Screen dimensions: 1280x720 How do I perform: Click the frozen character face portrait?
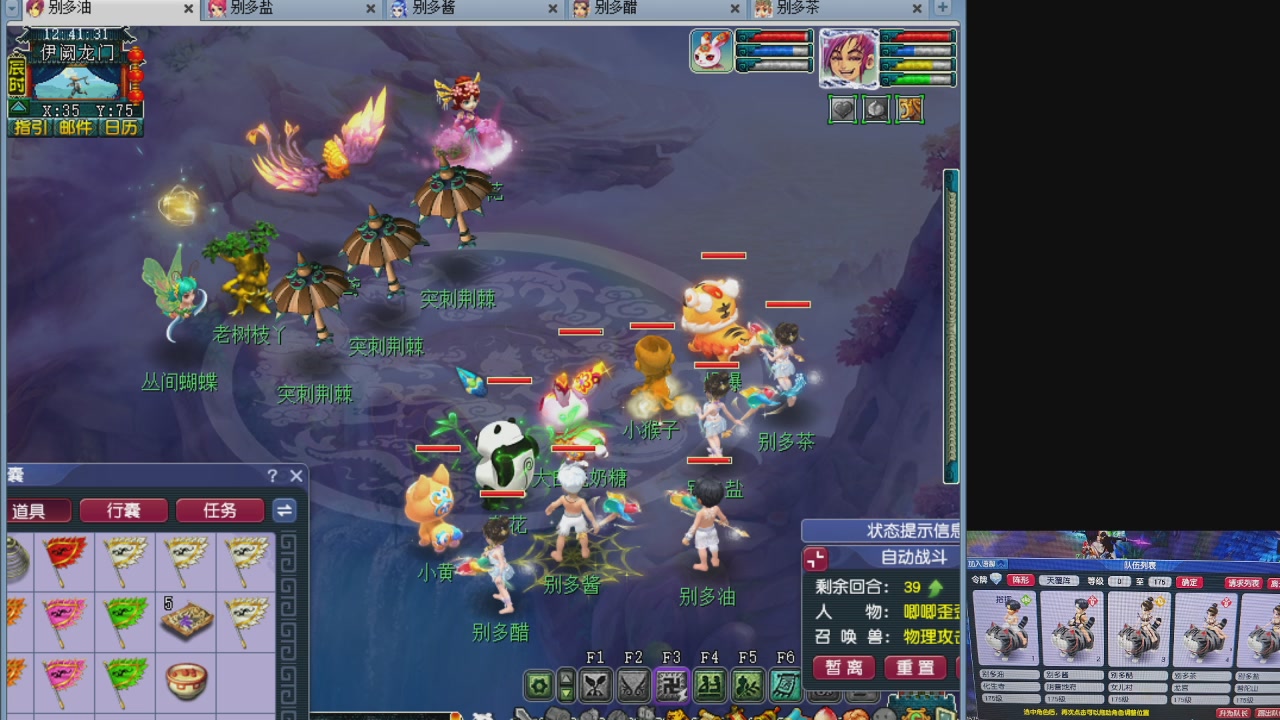pos(849,62)
